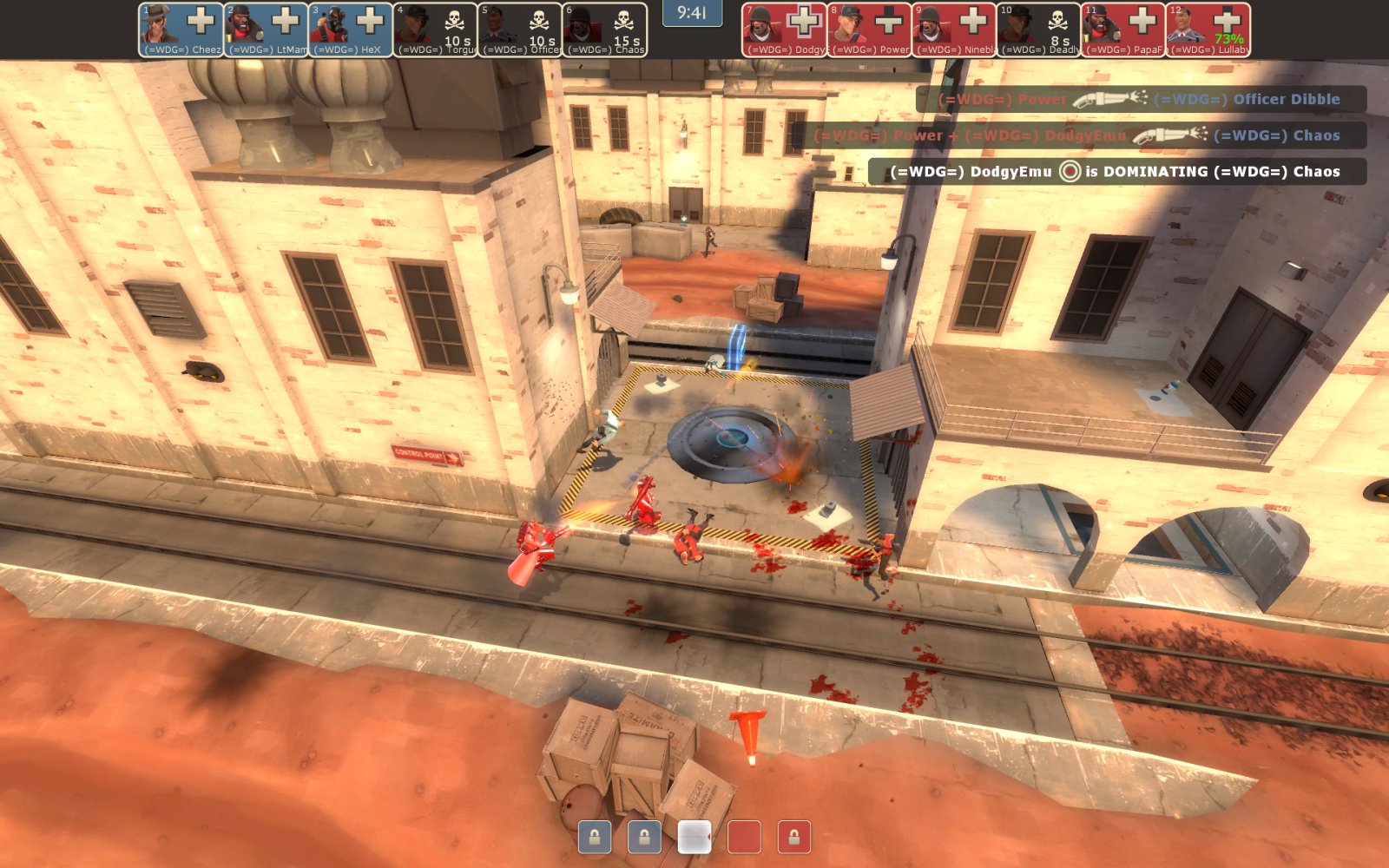Select LtMam's demoman player panel
This screenshot has height=868, width=1389.
[x=266, y=30]
